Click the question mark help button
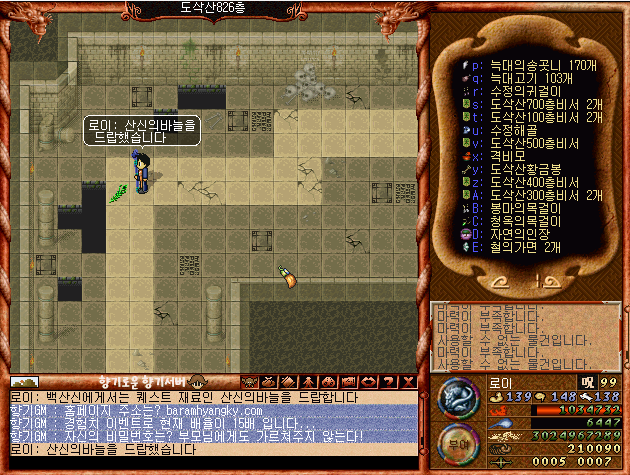 click(389, 381)
